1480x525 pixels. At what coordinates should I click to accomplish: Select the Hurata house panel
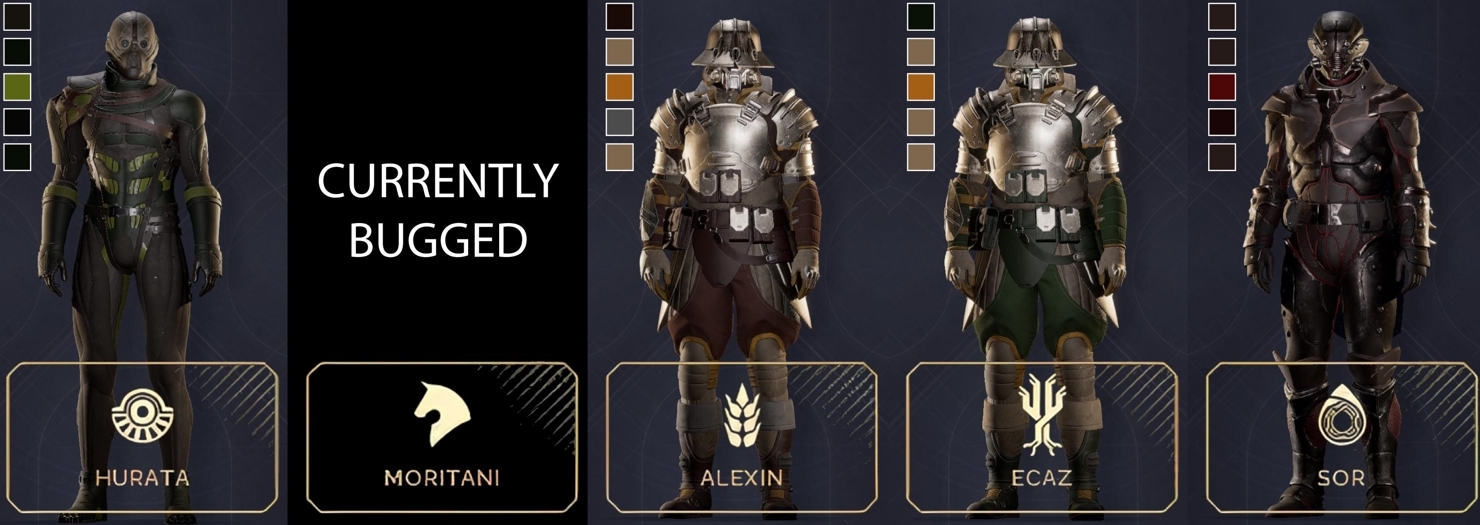(142, 437)
